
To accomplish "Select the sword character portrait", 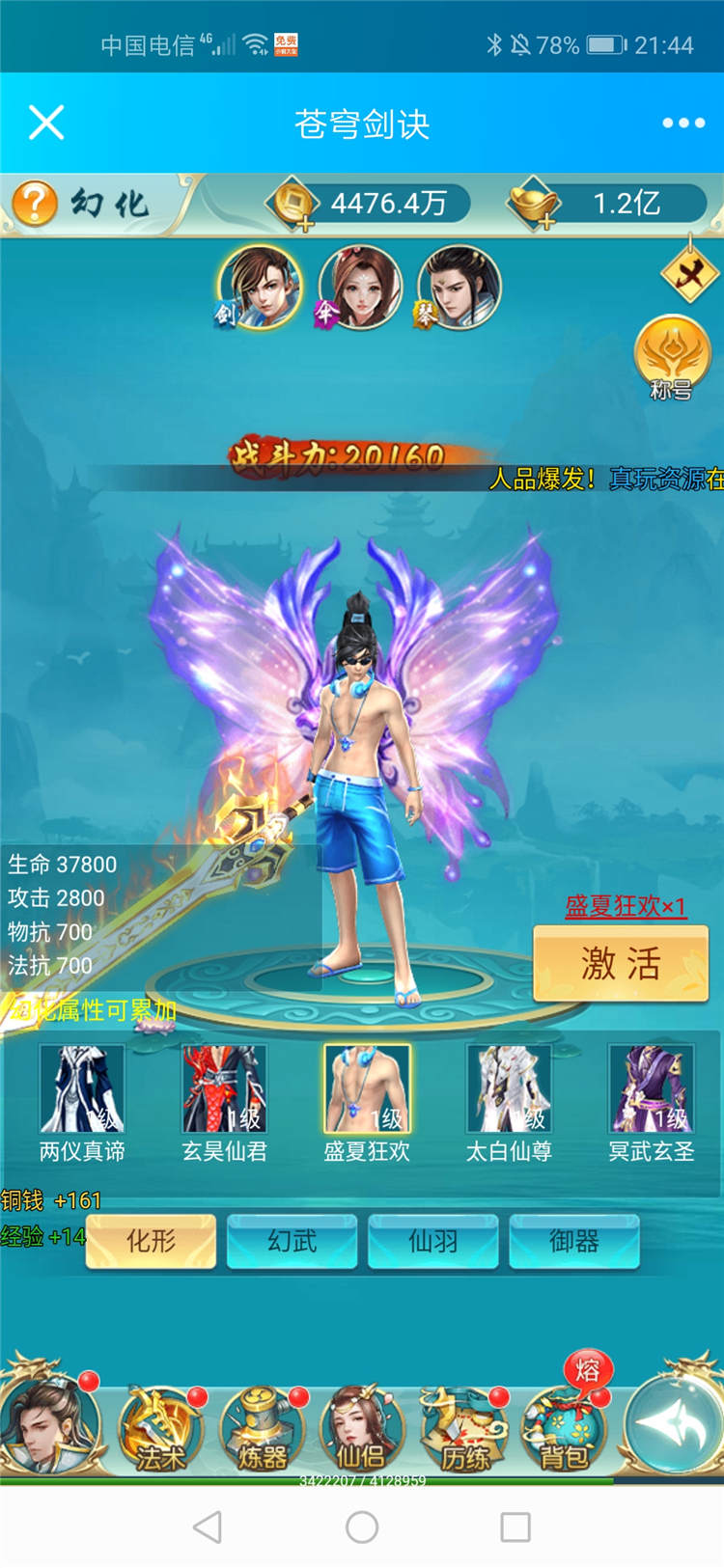I will tap(259, 287).
